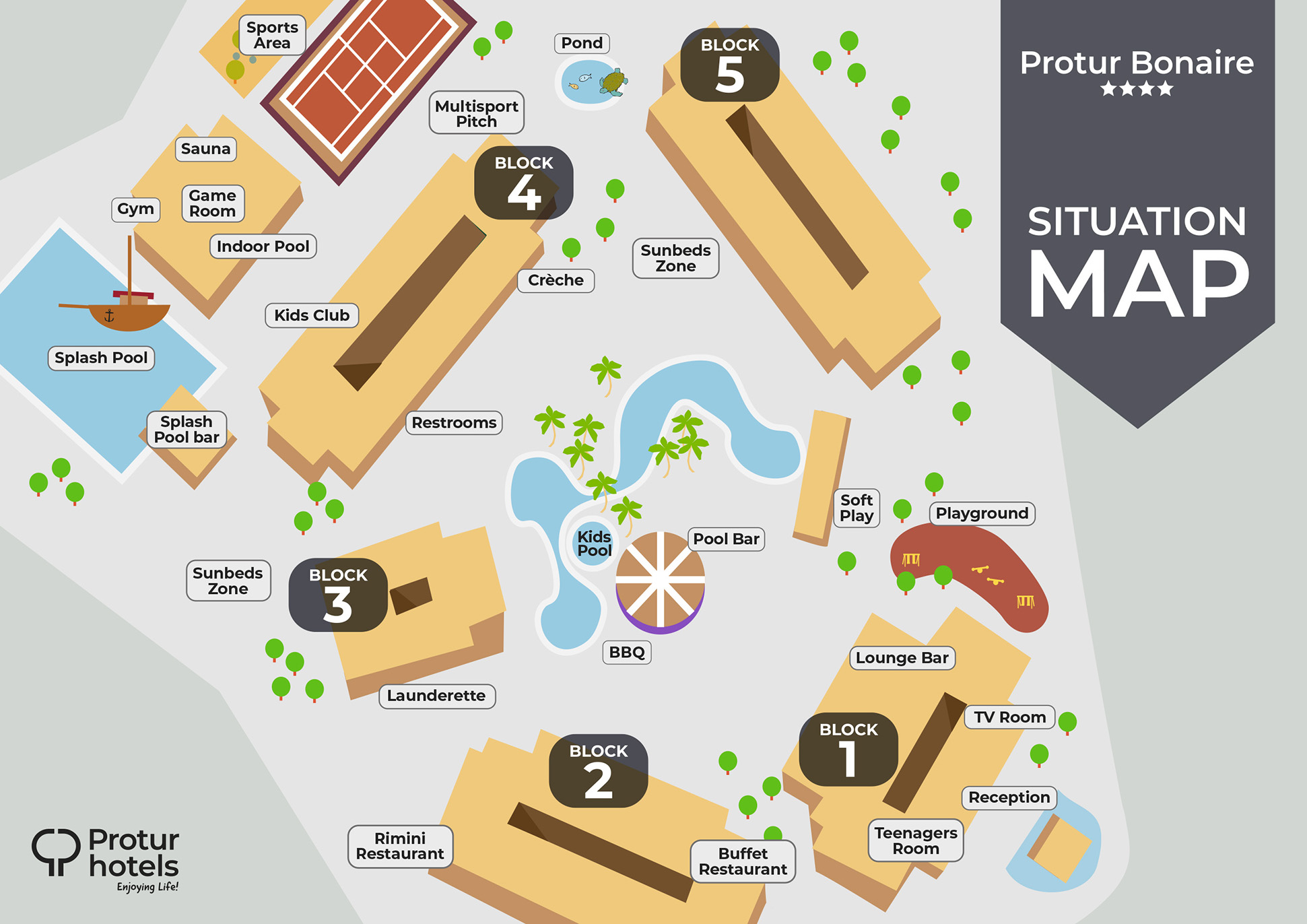Viewport: 1307px width, 924px height.
Task: Open the Indoor Pool label
Action: (263, 246)
